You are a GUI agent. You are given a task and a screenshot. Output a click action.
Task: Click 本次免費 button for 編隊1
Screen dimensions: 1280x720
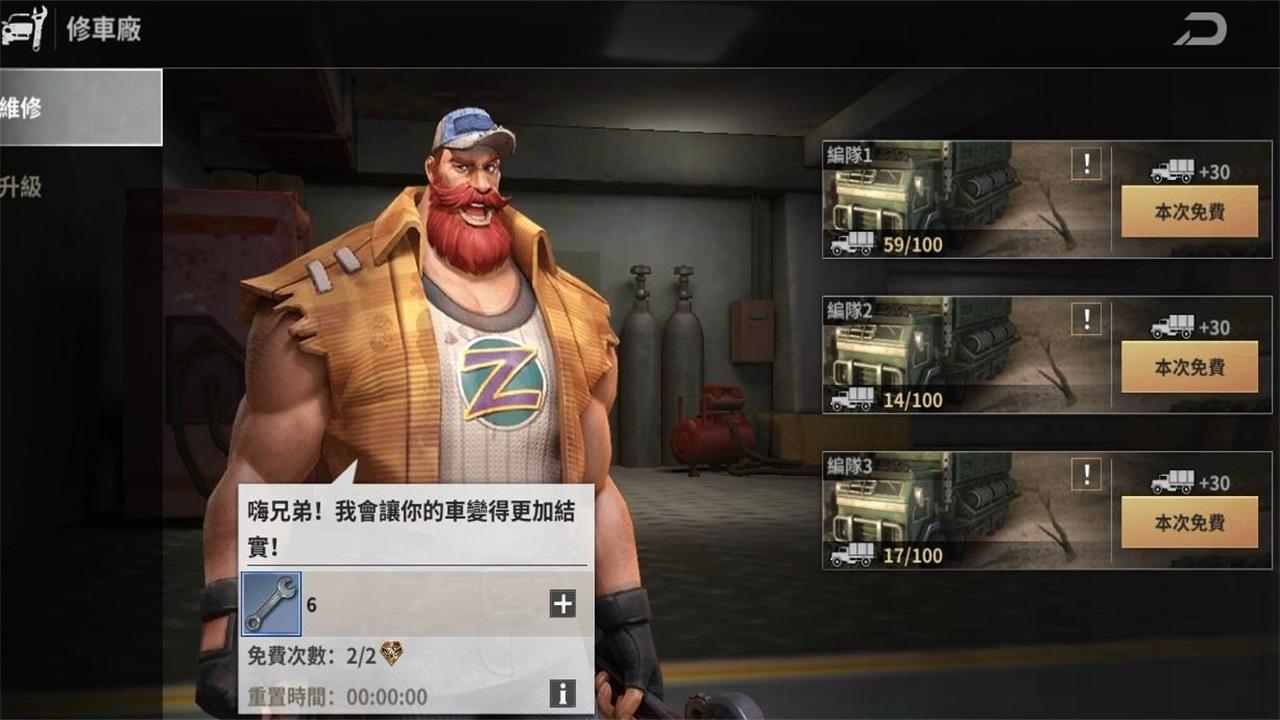click(1190, 213)
